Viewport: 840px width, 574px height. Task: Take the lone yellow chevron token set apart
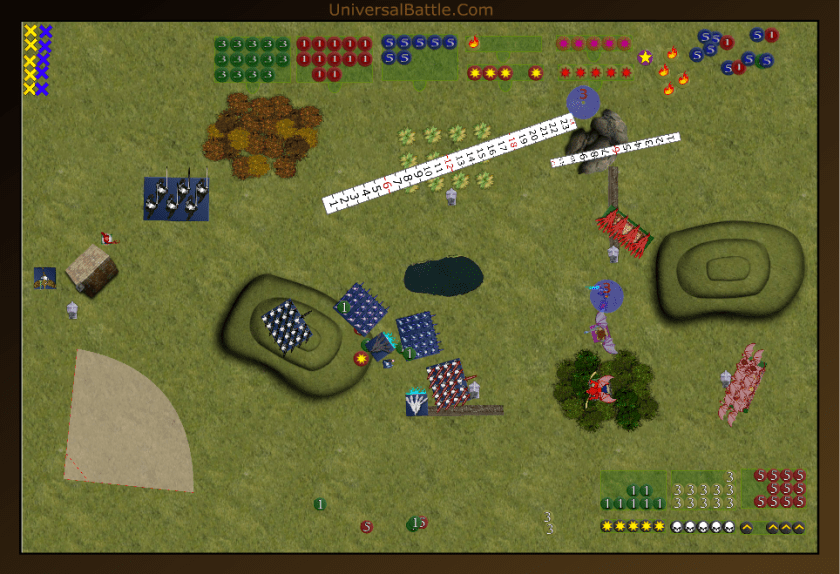tap(746, 528)
